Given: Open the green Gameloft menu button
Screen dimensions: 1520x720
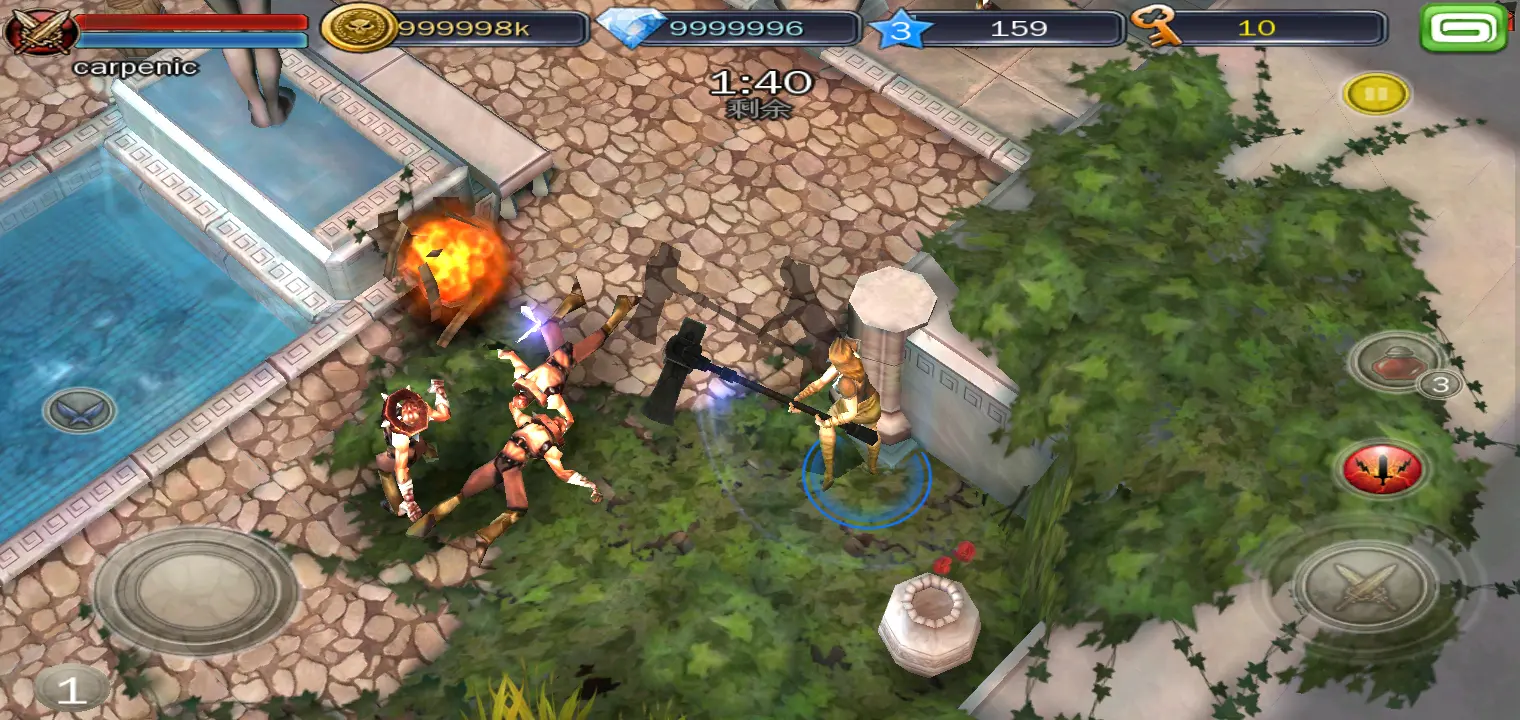Looking at the screenshot, I should coord(1463,28).
